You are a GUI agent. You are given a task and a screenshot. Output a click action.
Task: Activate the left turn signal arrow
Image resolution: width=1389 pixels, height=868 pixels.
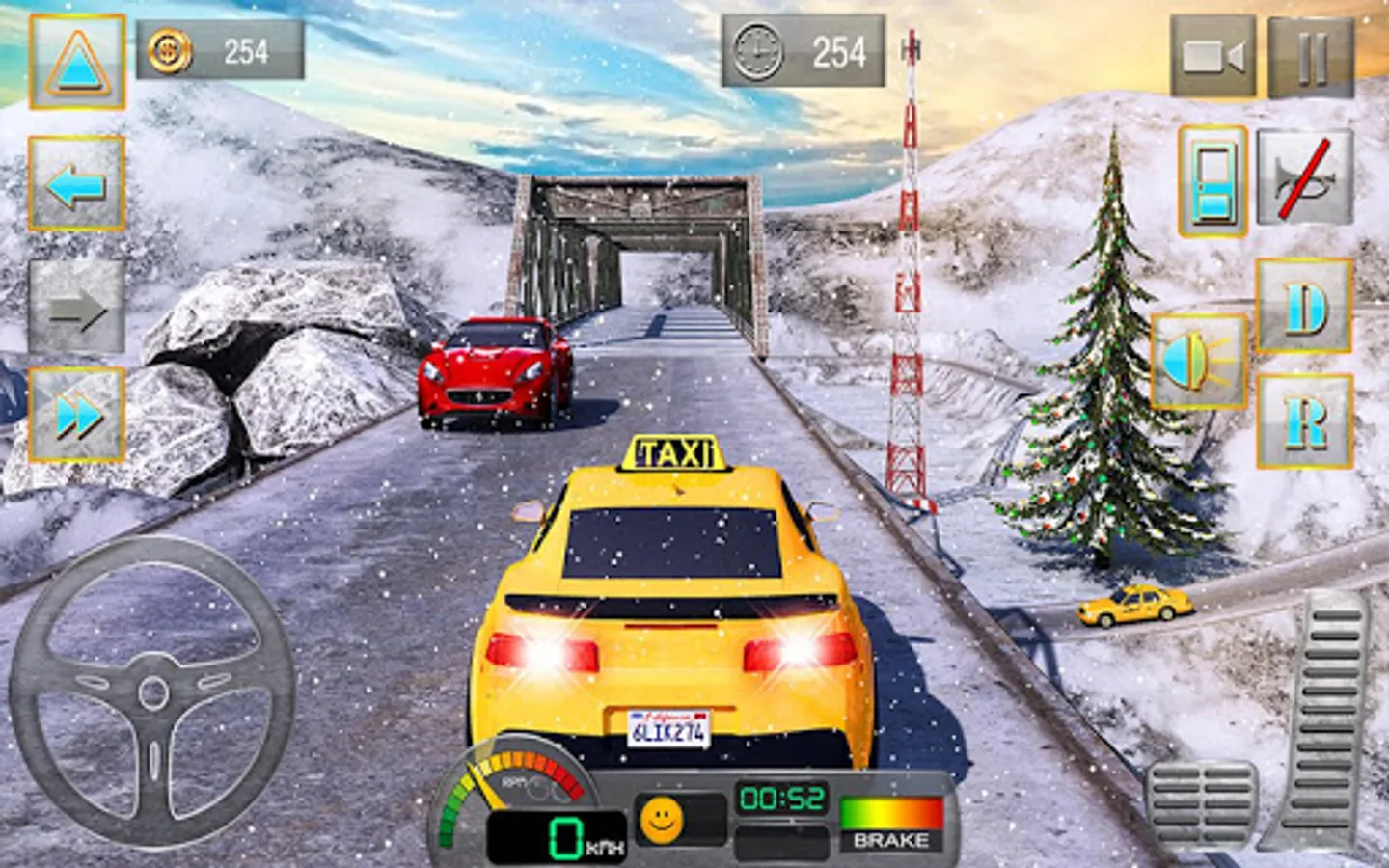click(76, 184)
